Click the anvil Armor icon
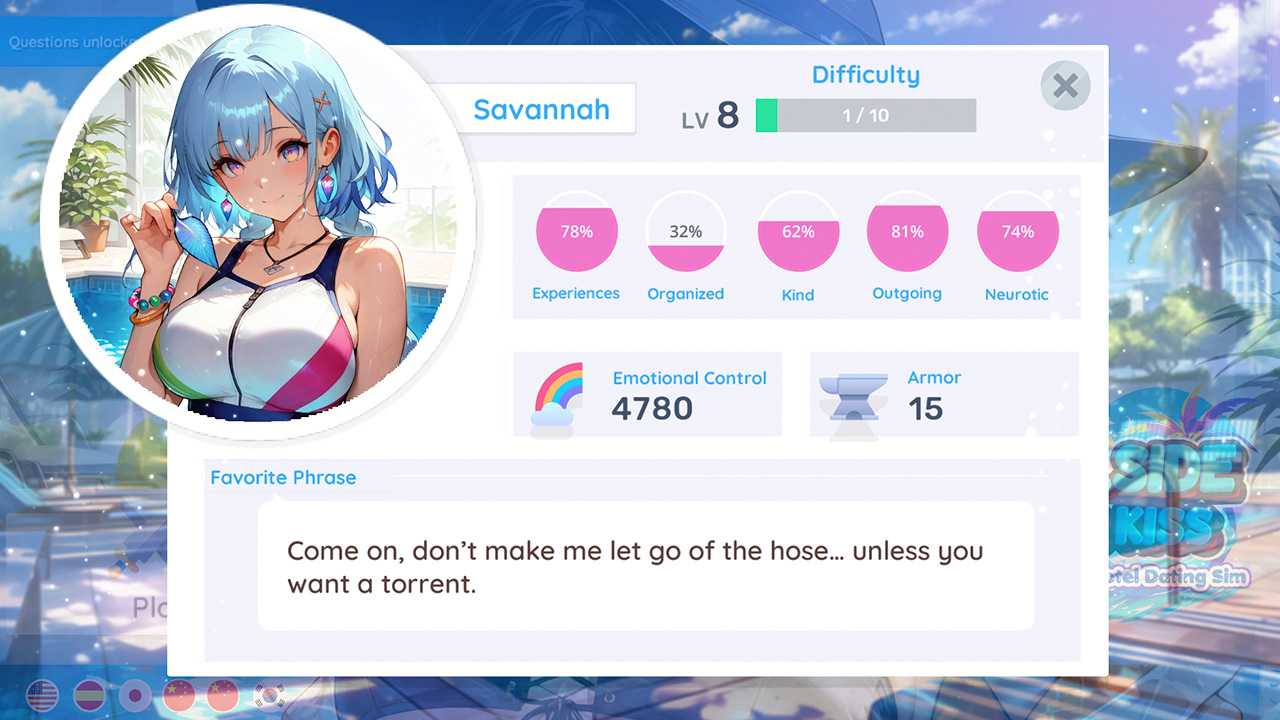1280x720 pixels. coord(855,394)
